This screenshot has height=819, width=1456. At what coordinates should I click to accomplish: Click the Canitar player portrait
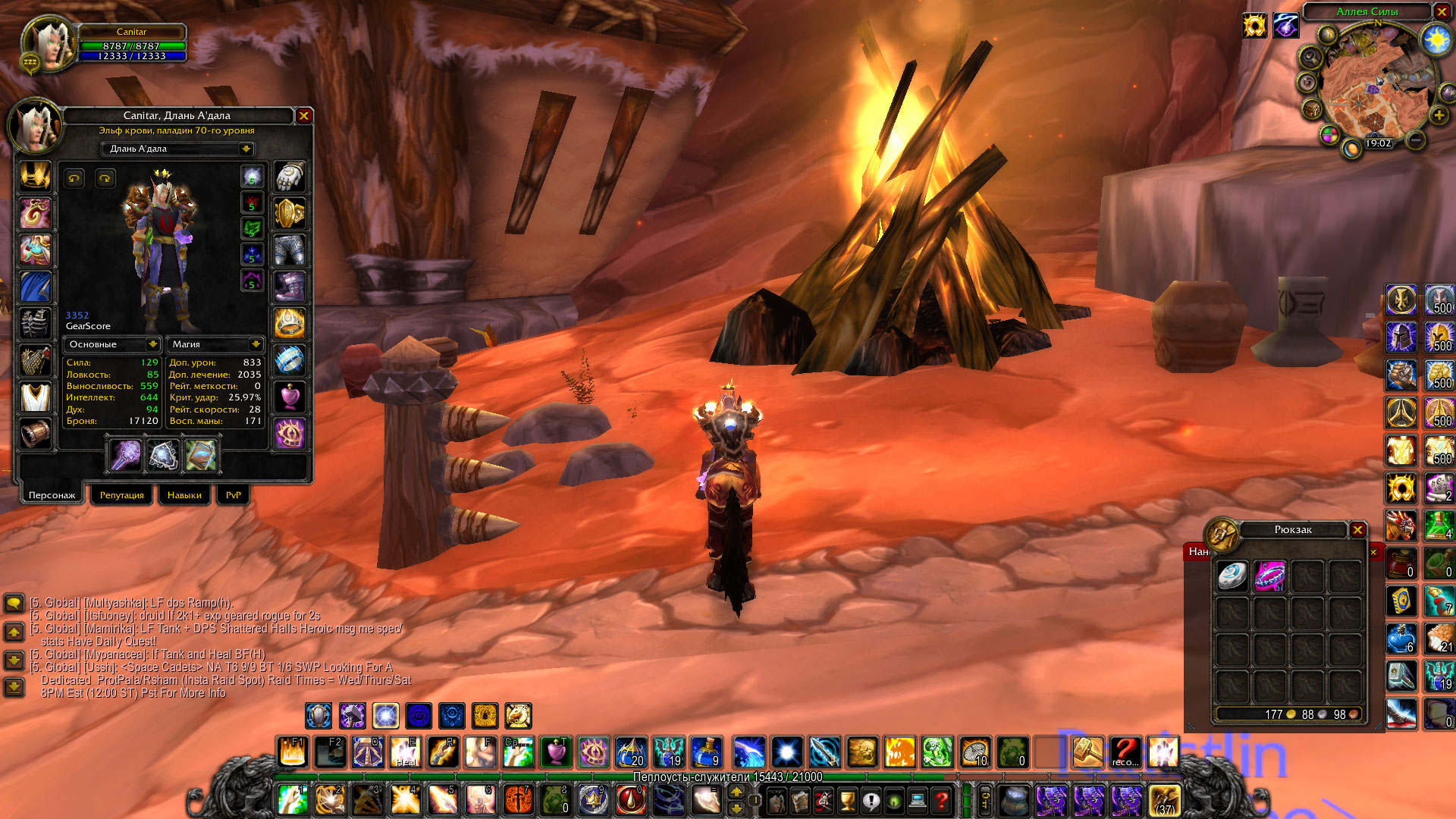48,43
